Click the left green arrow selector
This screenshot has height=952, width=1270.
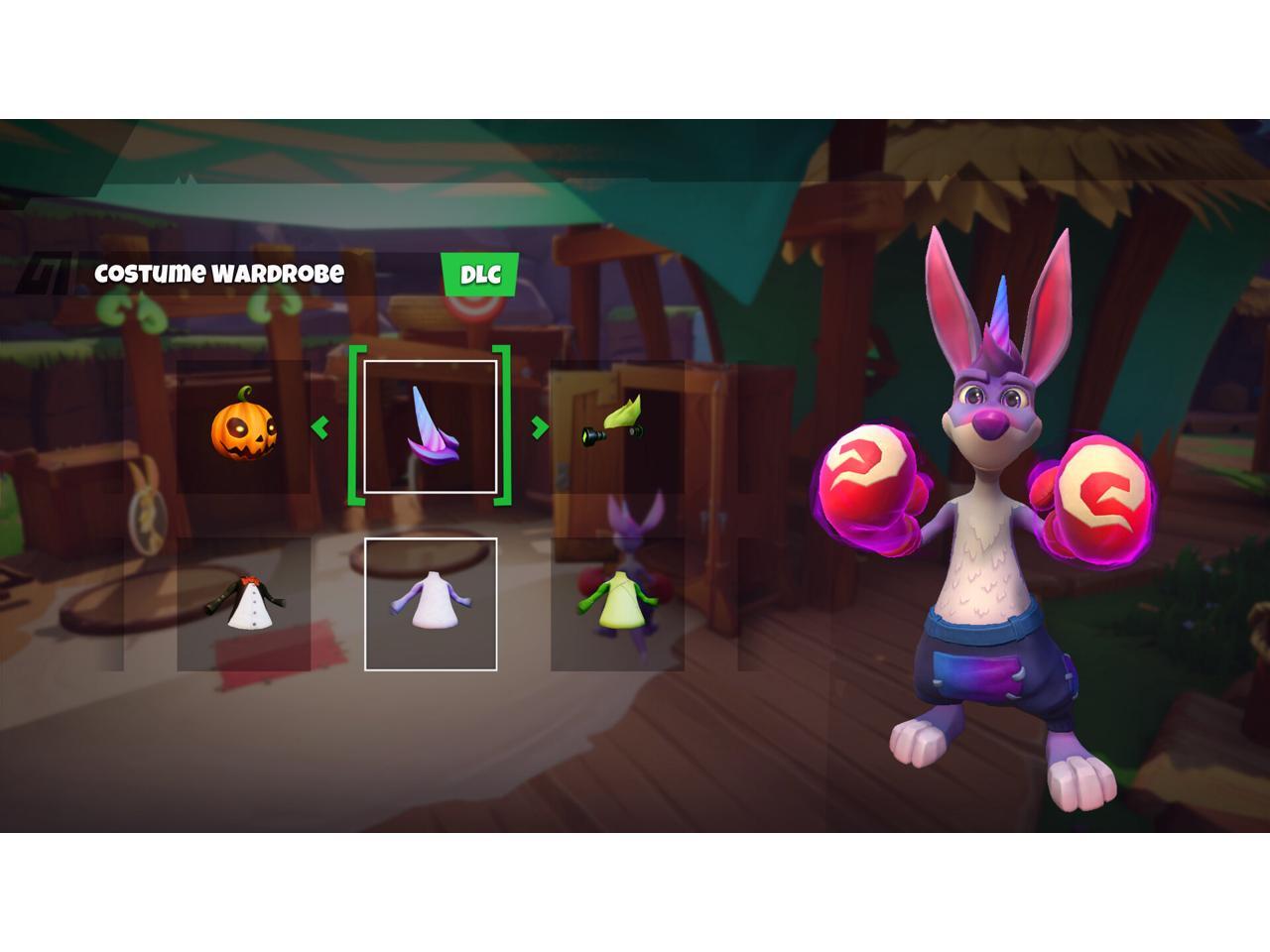[320, 427]
